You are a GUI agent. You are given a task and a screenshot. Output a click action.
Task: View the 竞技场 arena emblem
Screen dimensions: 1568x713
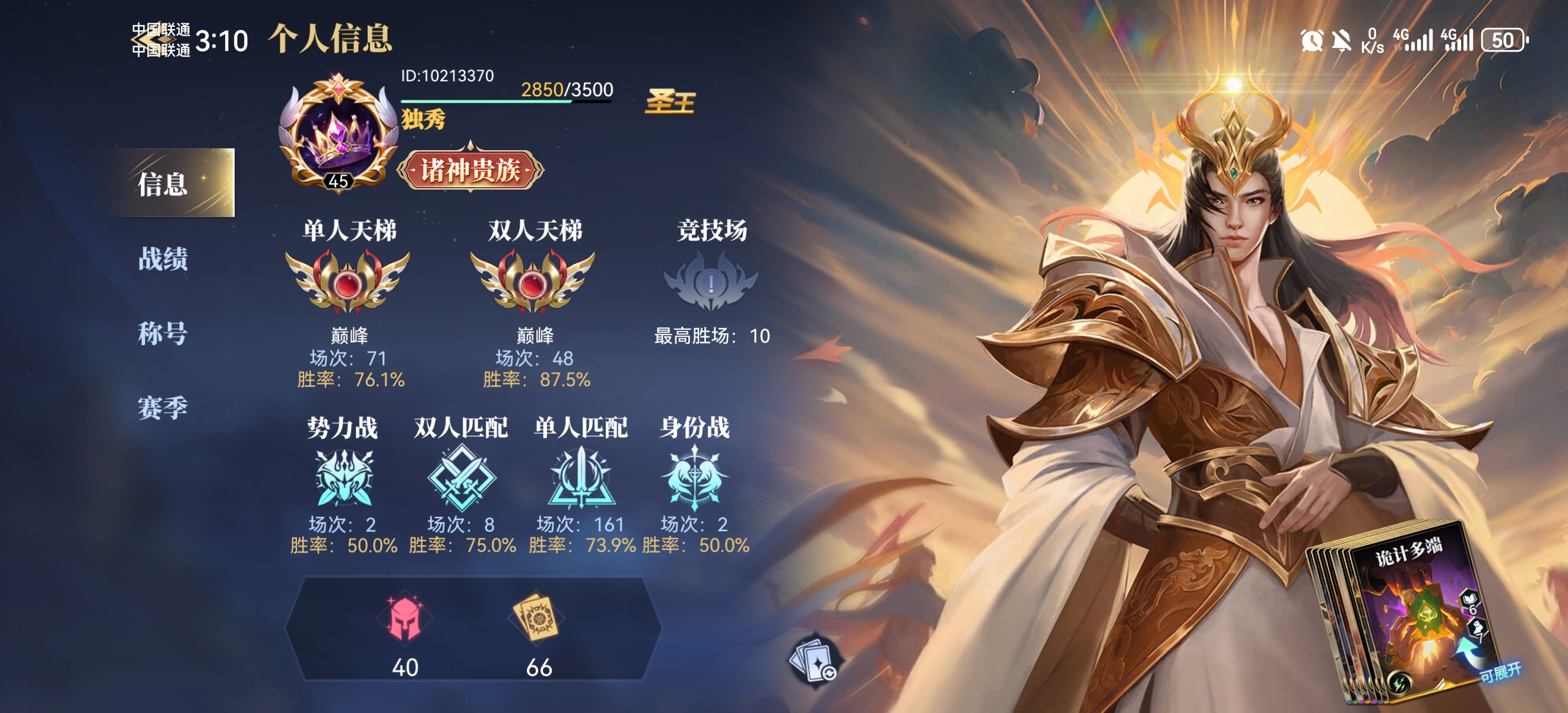click(x=710, y=282)
